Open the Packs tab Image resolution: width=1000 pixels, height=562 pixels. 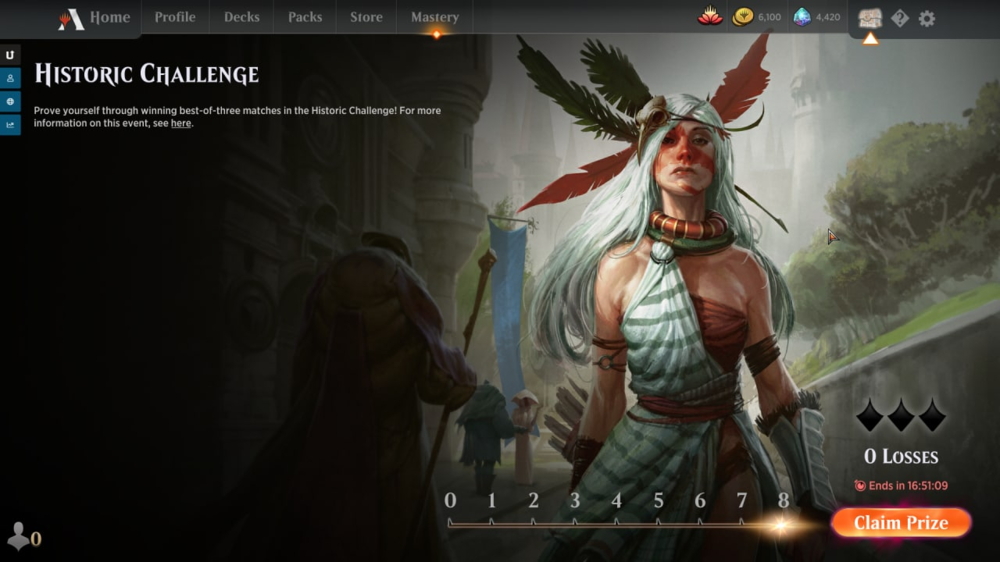click(x=305, y=17)
